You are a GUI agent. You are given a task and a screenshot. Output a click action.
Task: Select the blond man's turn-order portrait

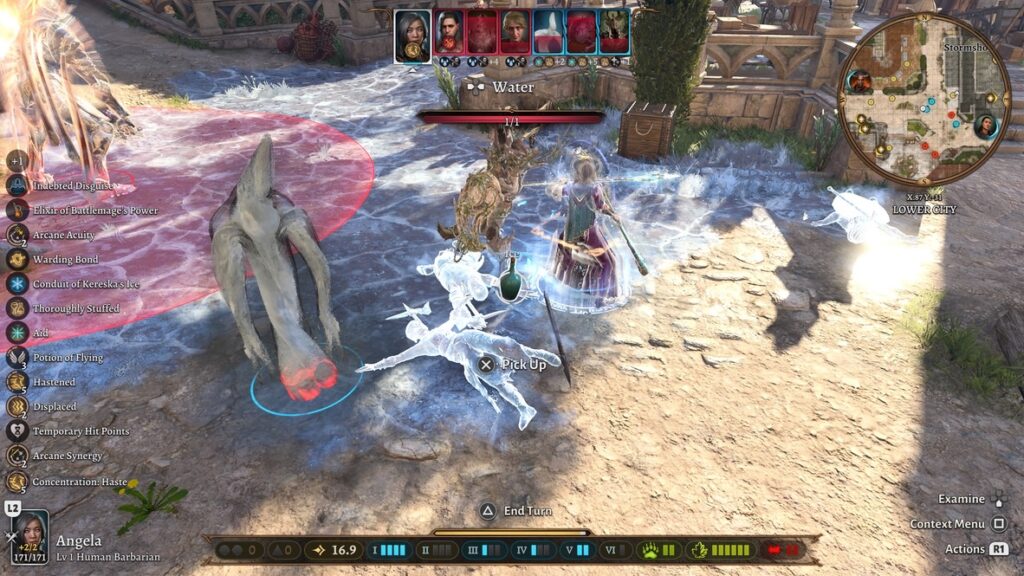515,32
